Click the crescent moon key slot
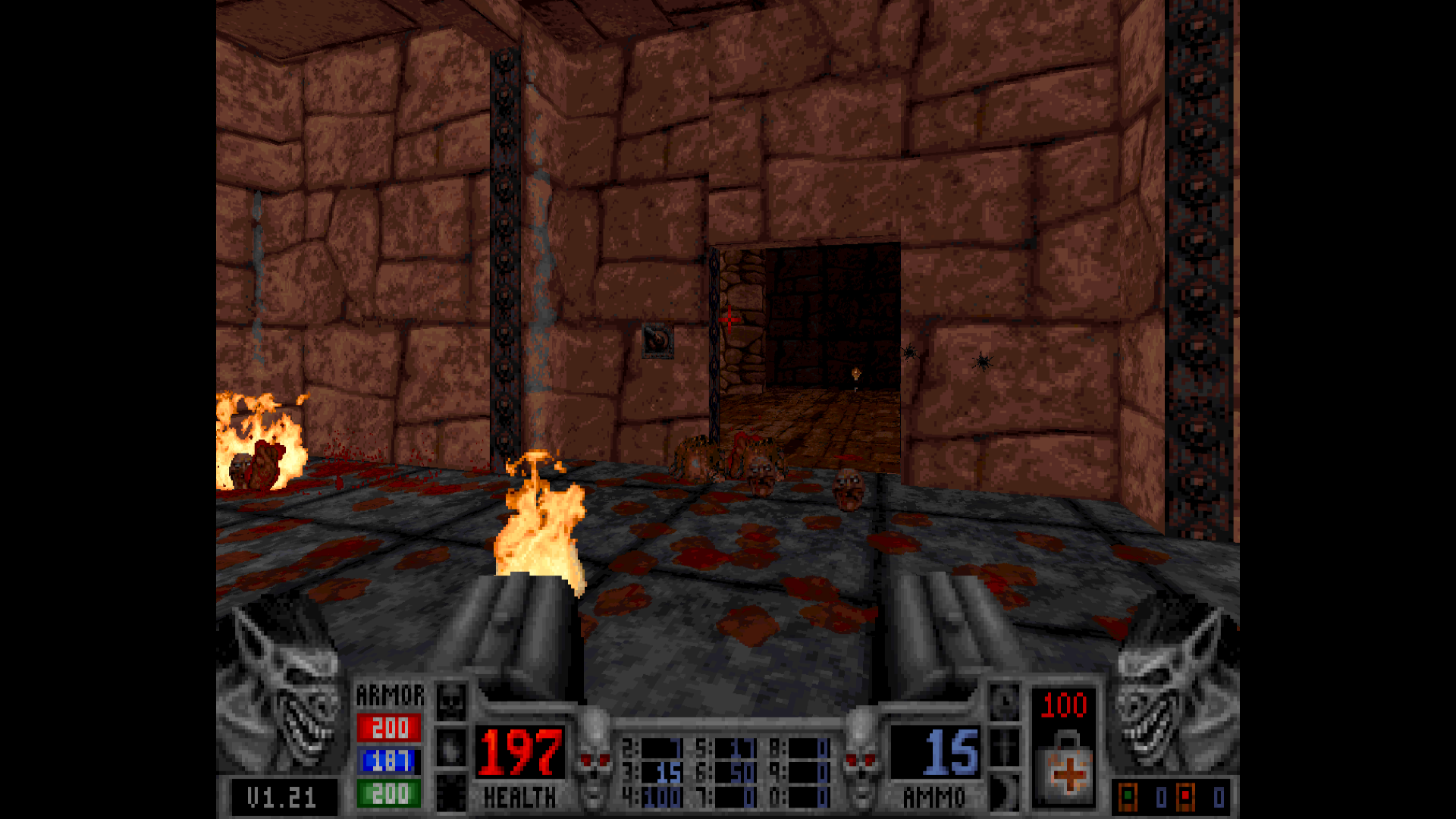 (1005, 794)
